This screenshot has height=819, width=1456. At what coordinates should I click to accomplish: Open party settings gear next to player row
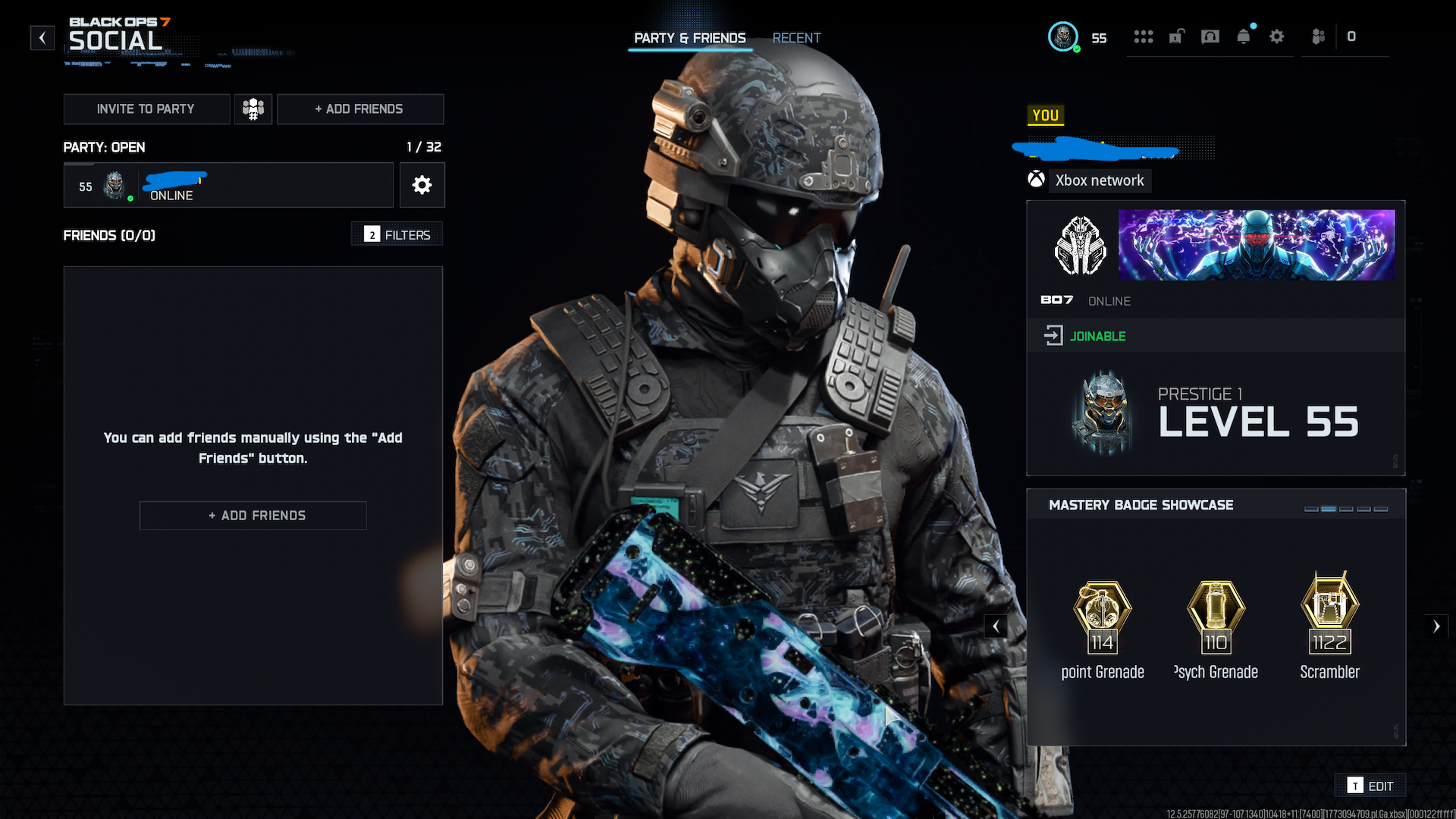coord(422,185)
